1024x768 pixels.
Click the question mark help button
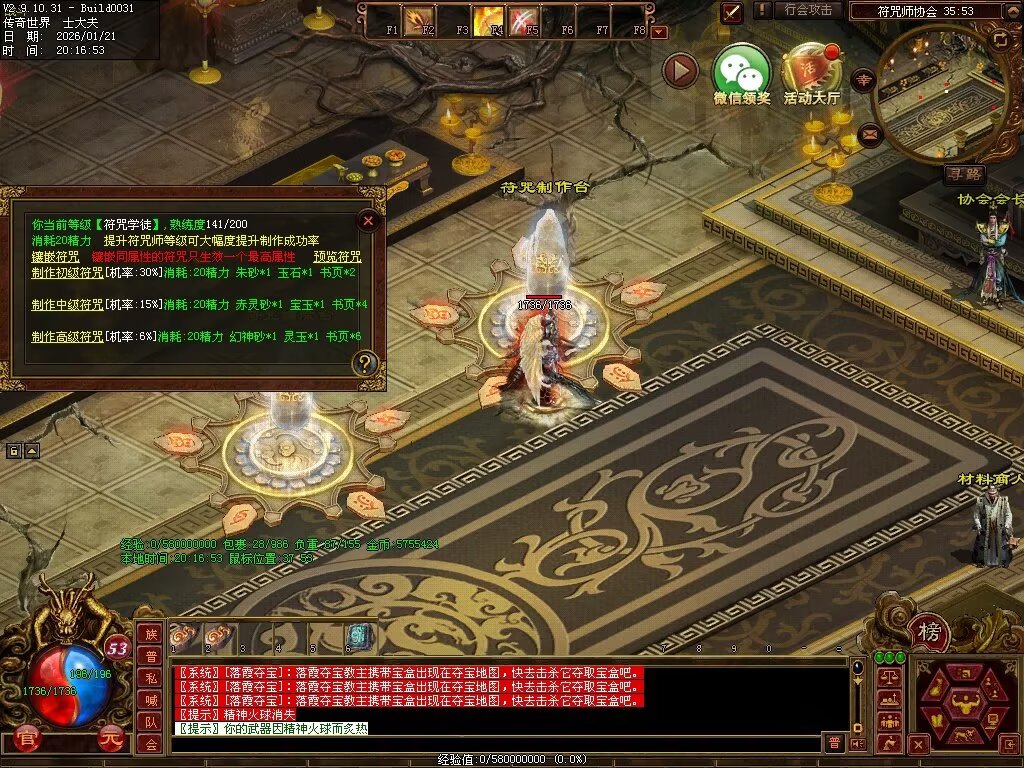[366, 363]
